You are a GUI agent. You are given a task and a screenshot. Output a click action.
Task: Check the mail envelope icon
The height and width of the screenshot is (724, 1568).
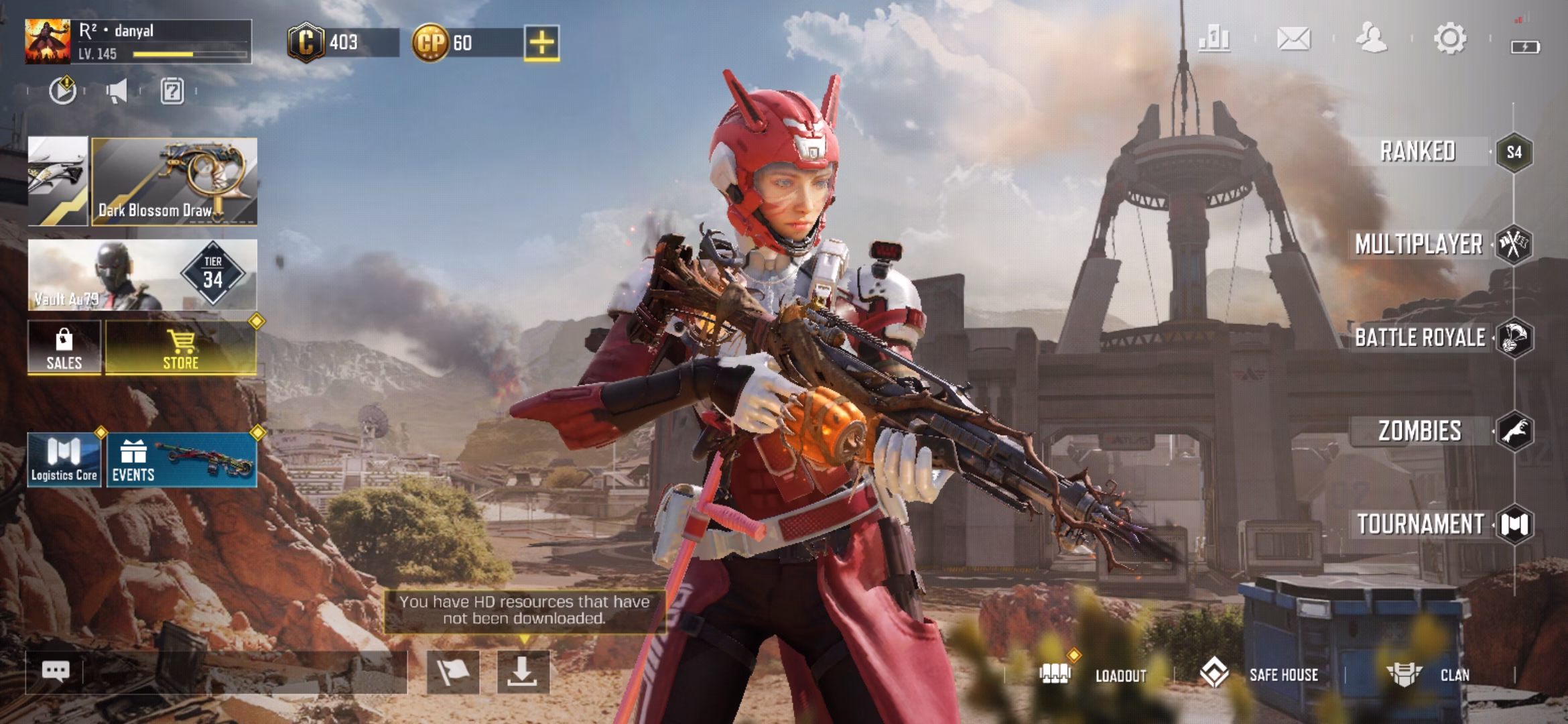click(x=1293, y=38)
